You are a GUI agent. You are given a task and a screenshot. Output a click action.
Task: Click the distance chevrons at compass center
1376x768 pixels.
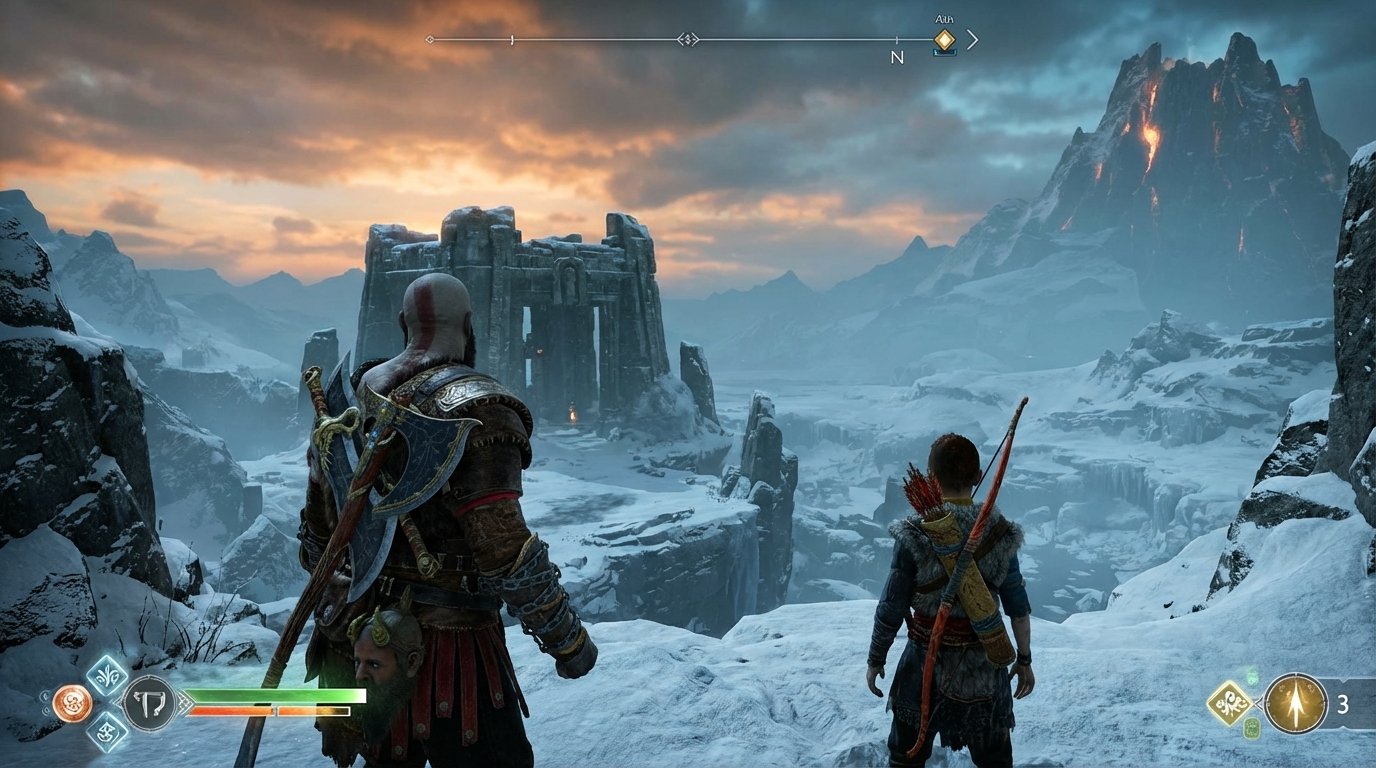pyautogui.click(x=689, y=40)
